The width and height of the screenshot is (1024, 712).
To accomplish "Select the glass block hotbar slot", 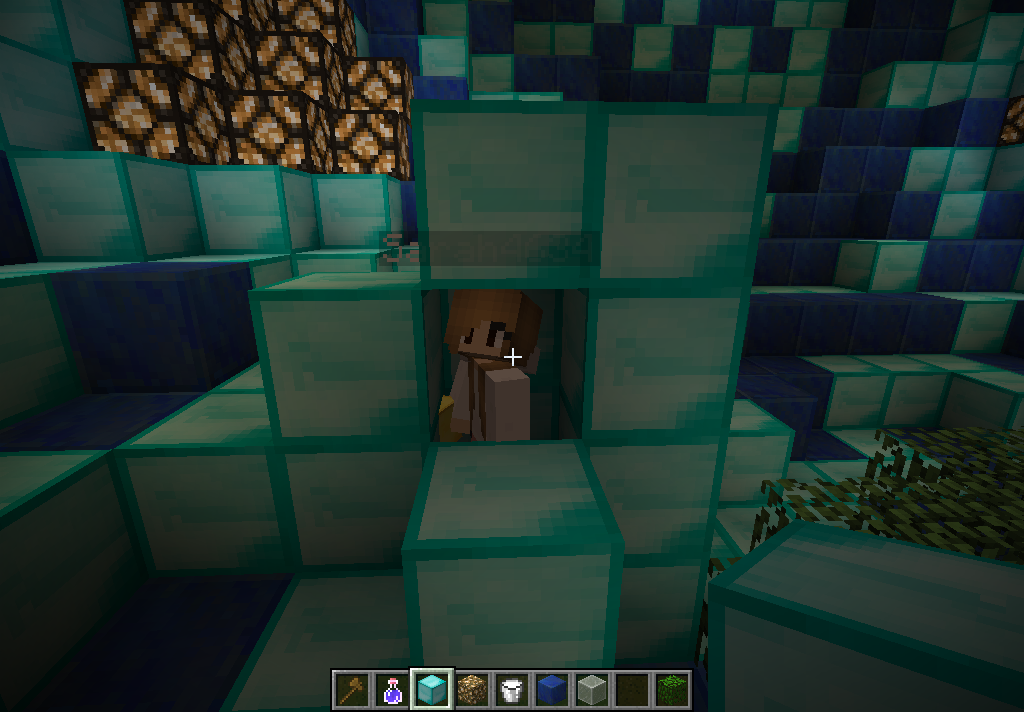I will point(592,690).
